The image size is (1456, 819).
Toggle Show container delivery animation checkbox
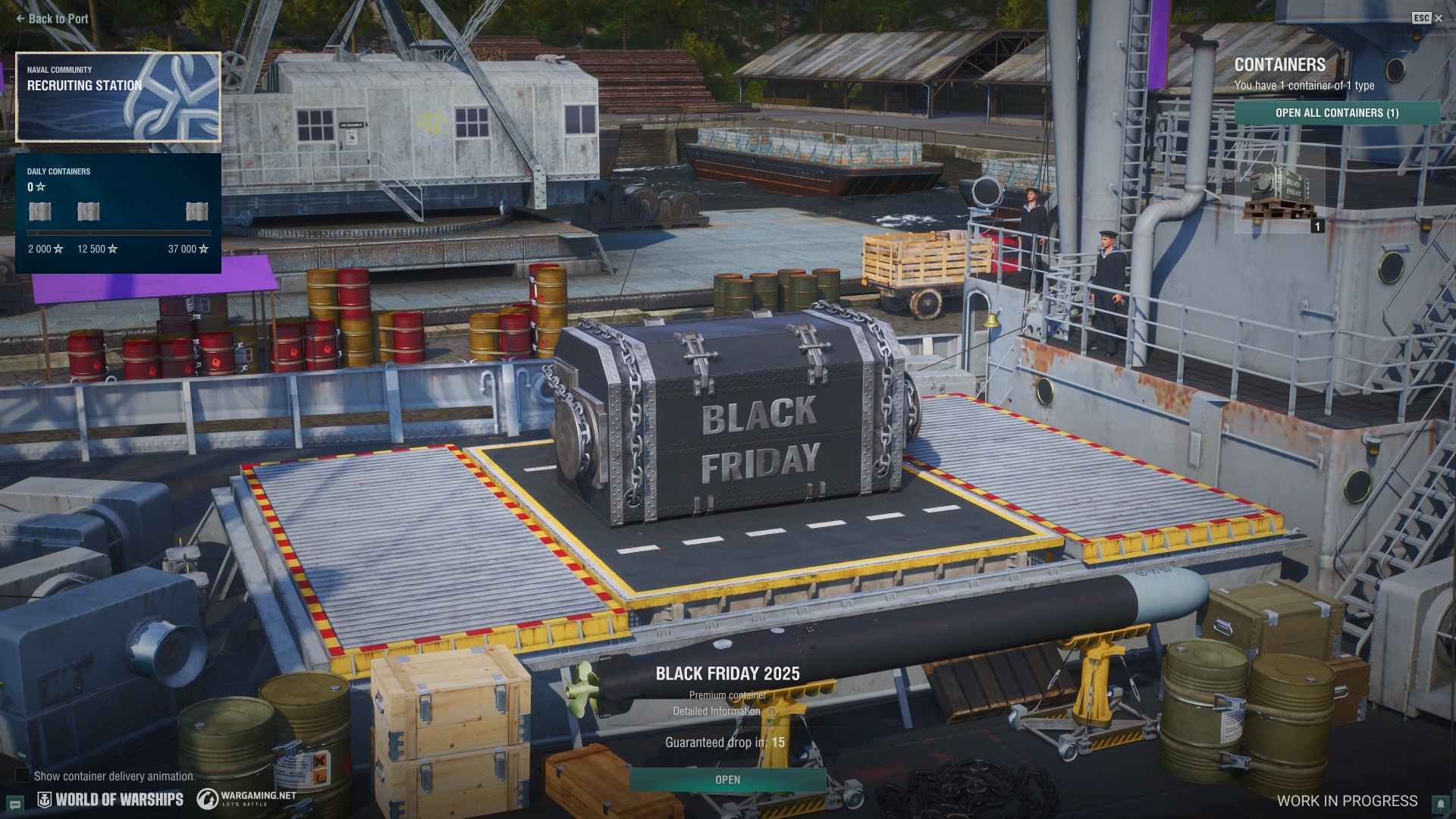tap(23, 775)
